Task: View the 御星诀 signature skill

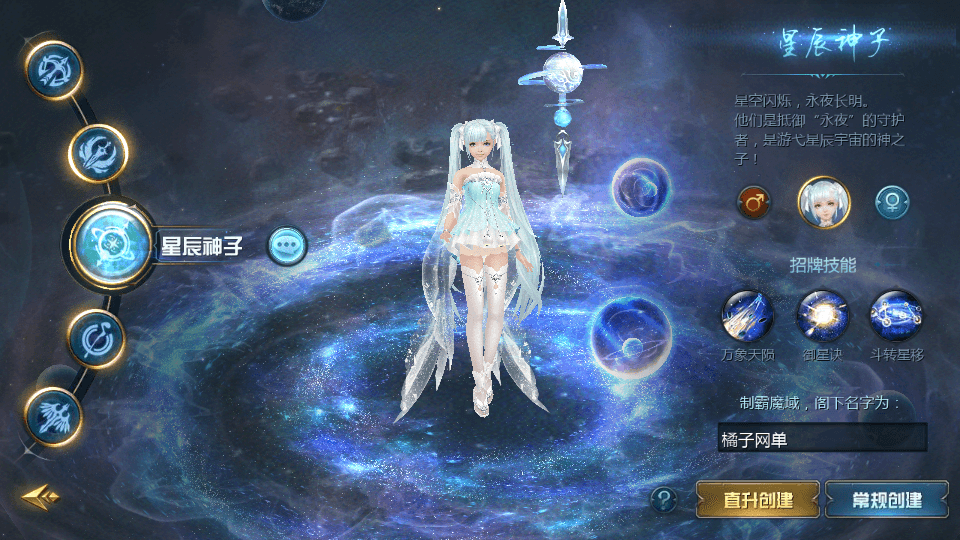Action: (x=822, y=315)
